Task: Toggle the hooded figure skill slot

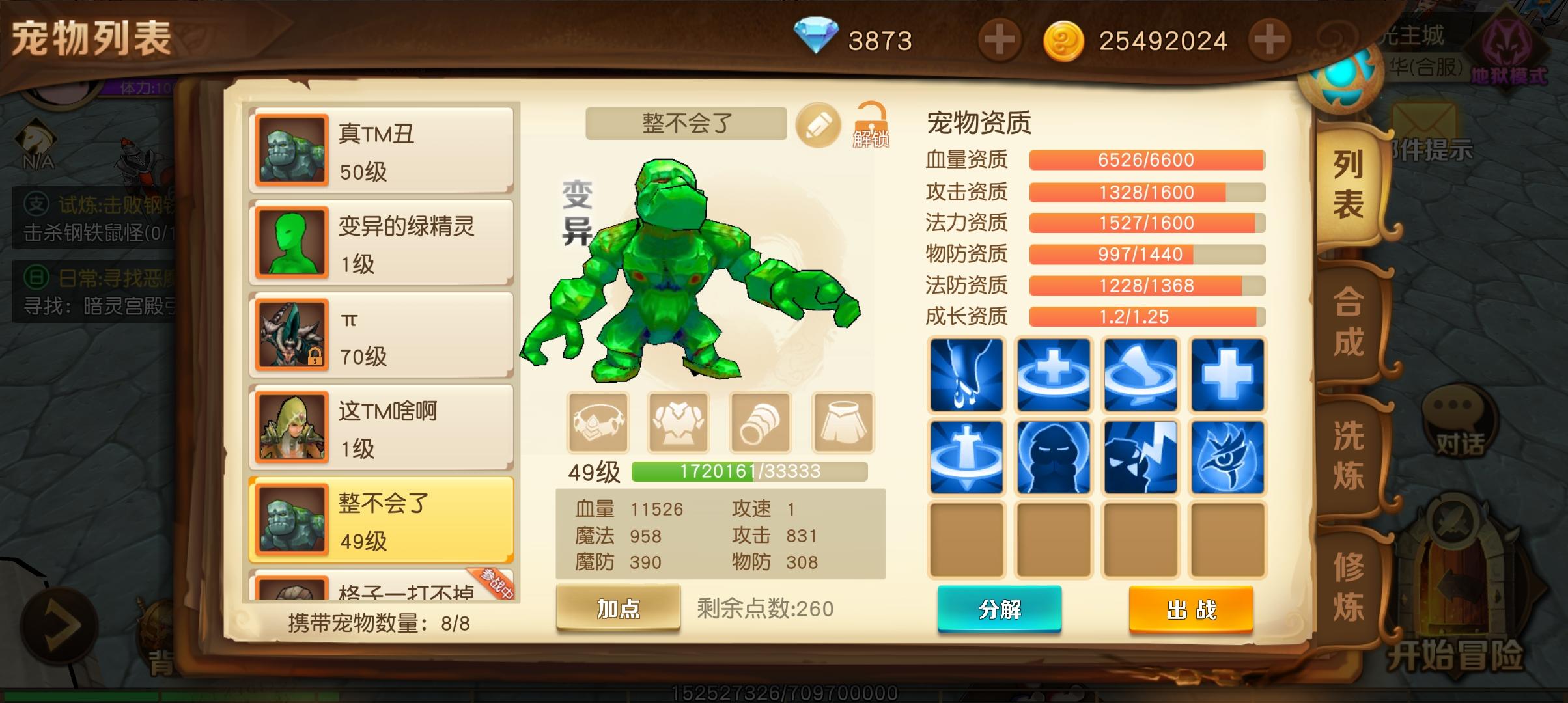Action: (1054, 457)
